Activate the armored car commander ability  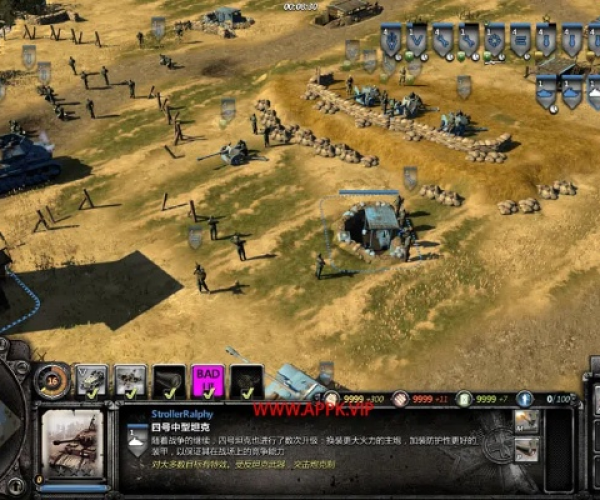pos(93,379)
